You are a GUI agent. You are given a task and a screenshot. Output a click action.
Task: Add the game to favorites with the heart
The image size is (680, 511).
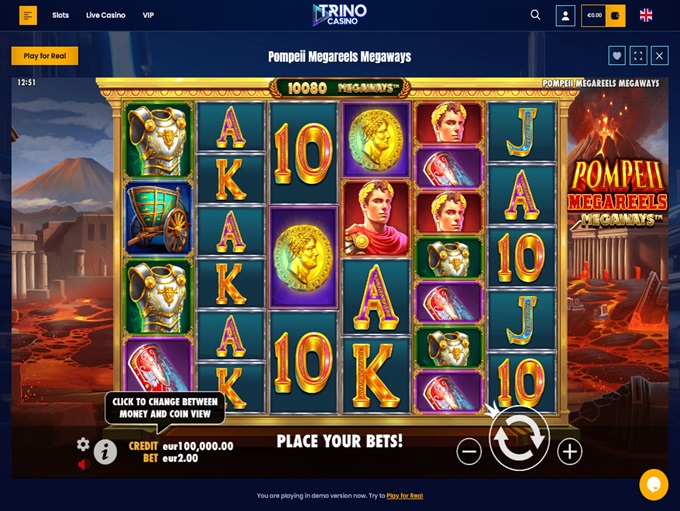click(x=617, y=56)
